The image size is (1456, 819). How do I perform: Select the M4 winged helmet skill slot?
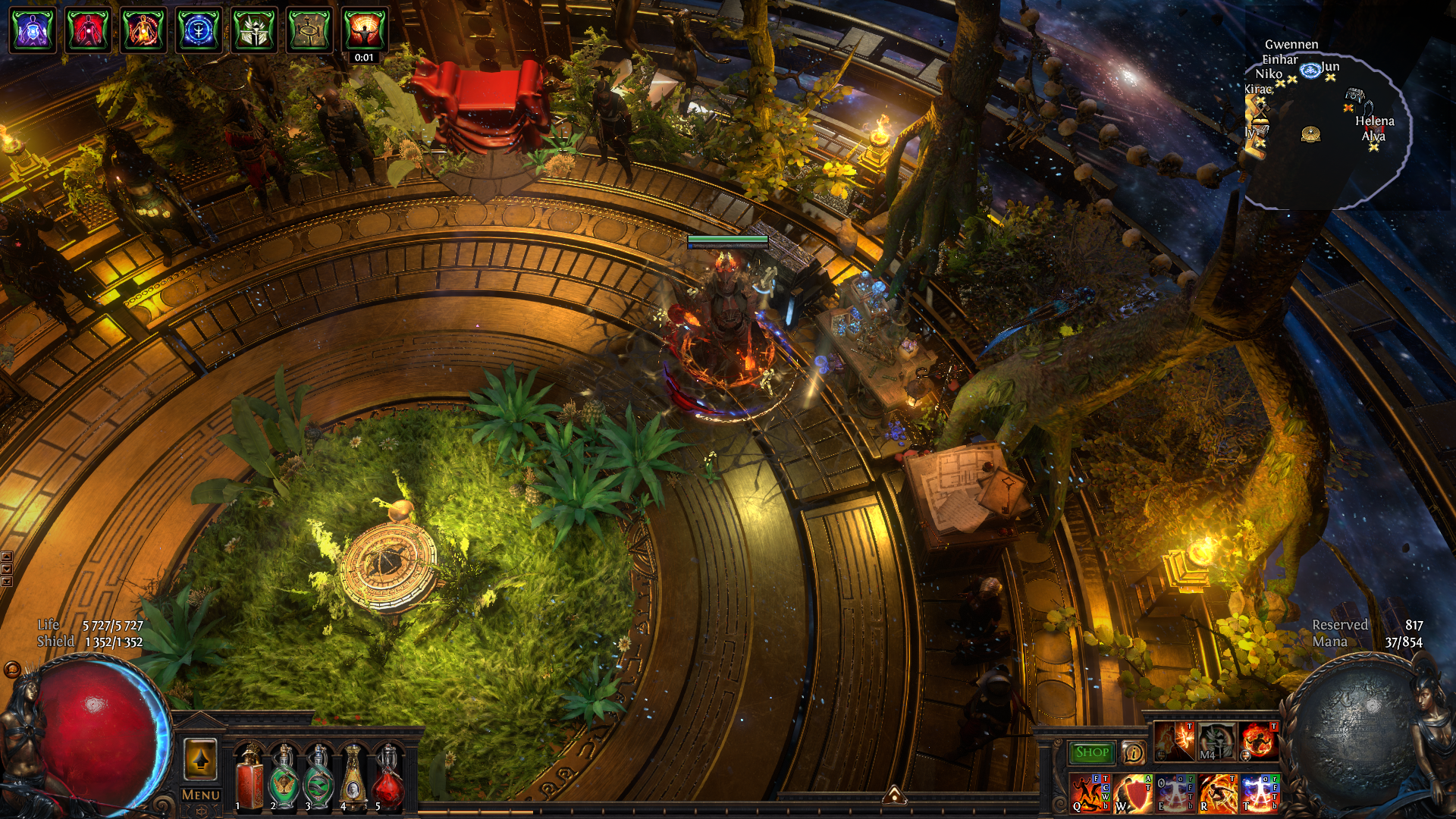[x=1216, y=741]
